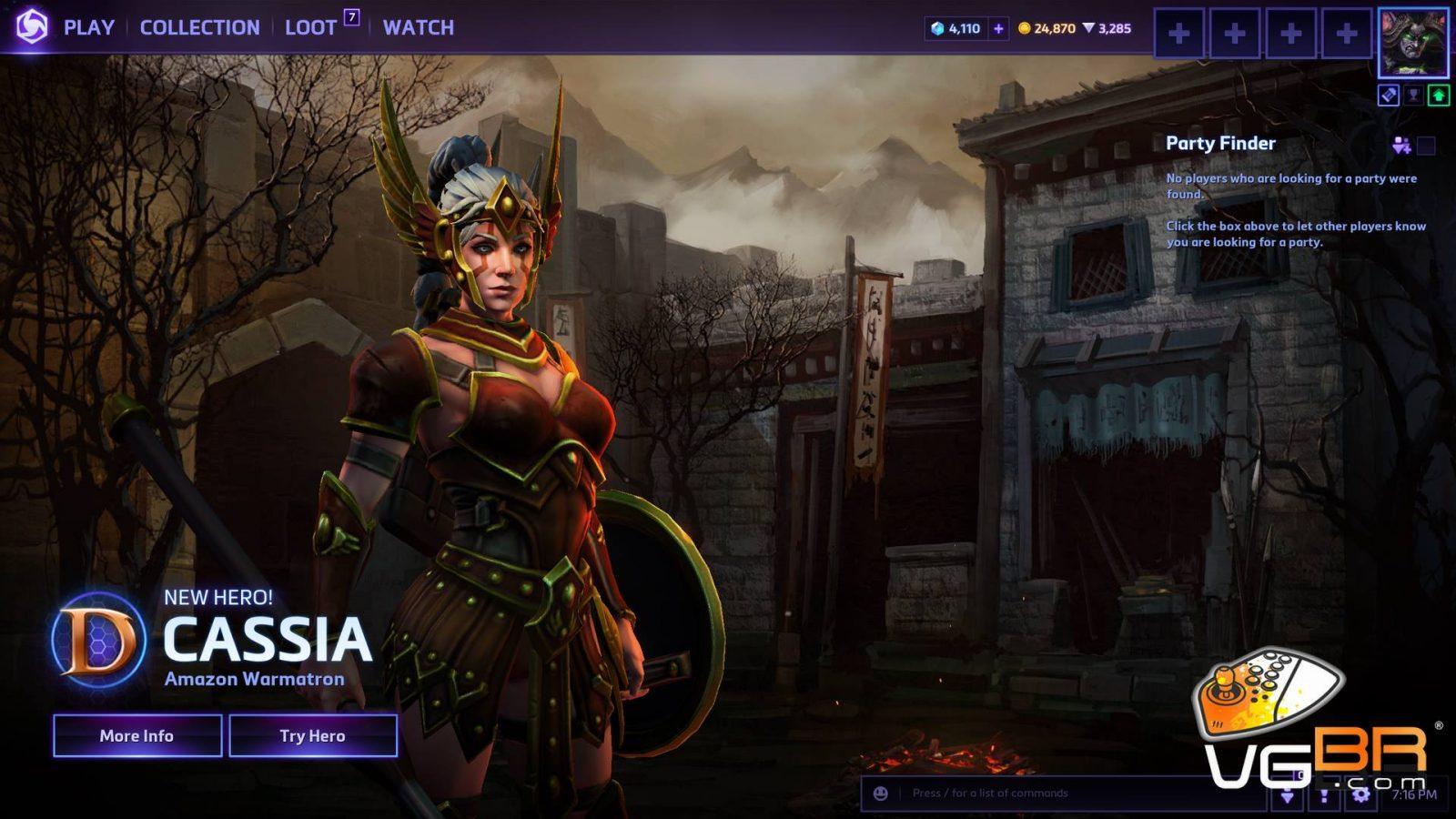
Task: Switch to the Watch section
Action: click(x=418, y=27)
